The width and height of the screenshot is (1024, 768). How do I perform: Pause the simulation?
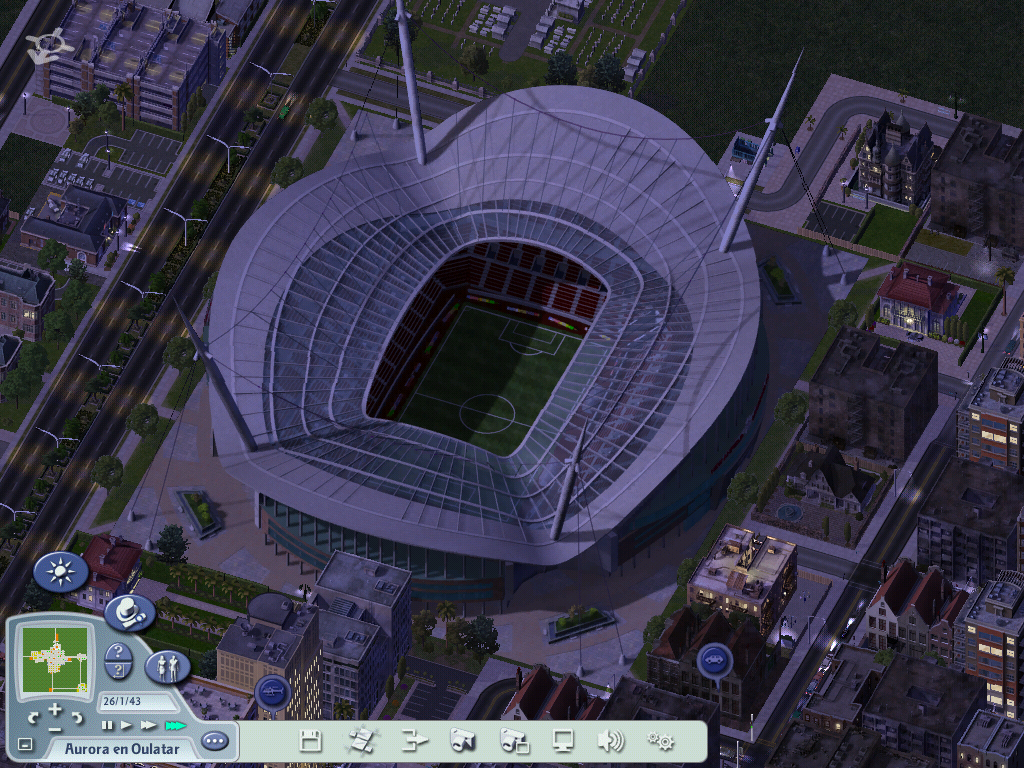click(x=107, y=725)
